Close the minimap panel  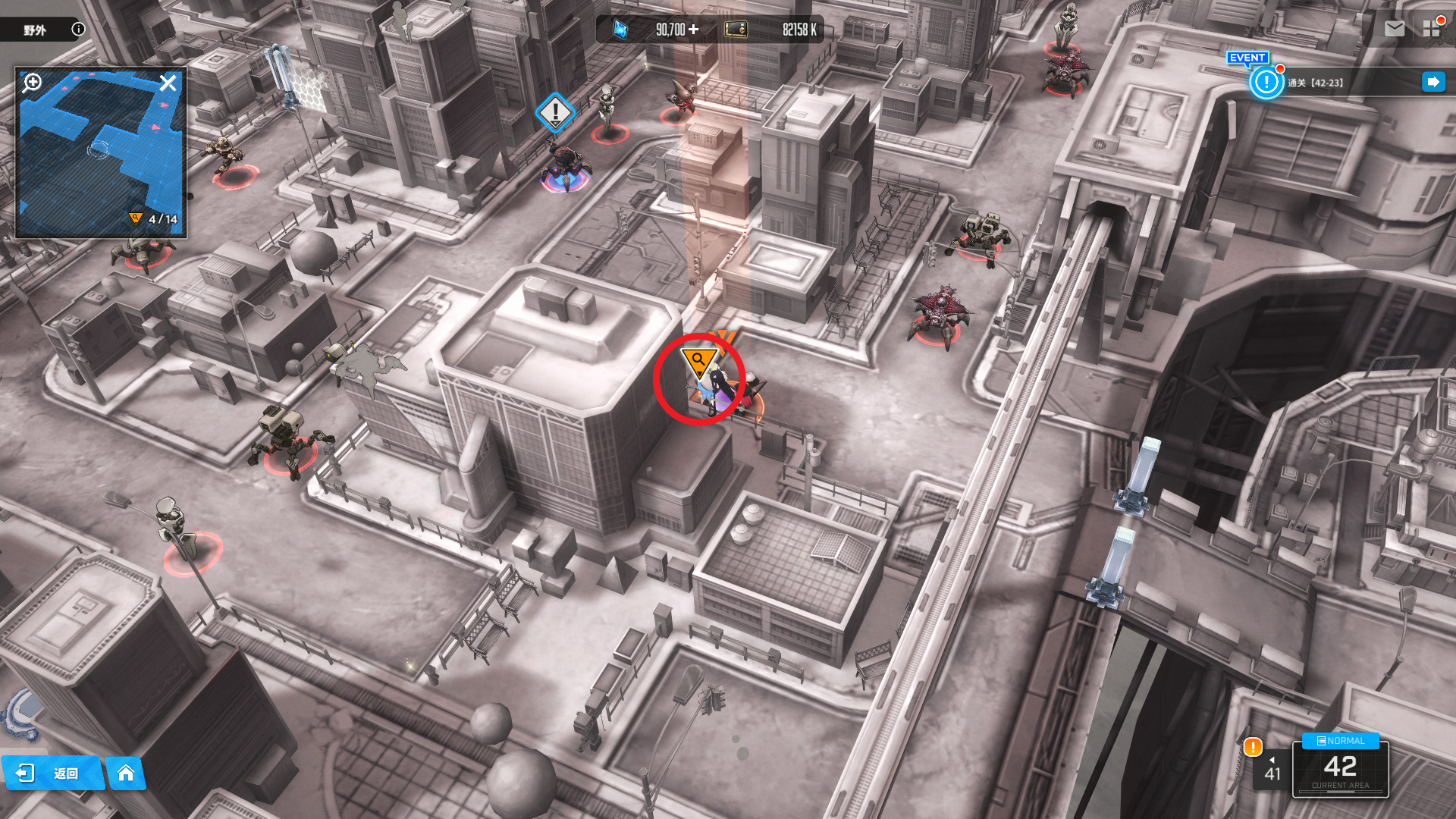click(x=168, y=83)
